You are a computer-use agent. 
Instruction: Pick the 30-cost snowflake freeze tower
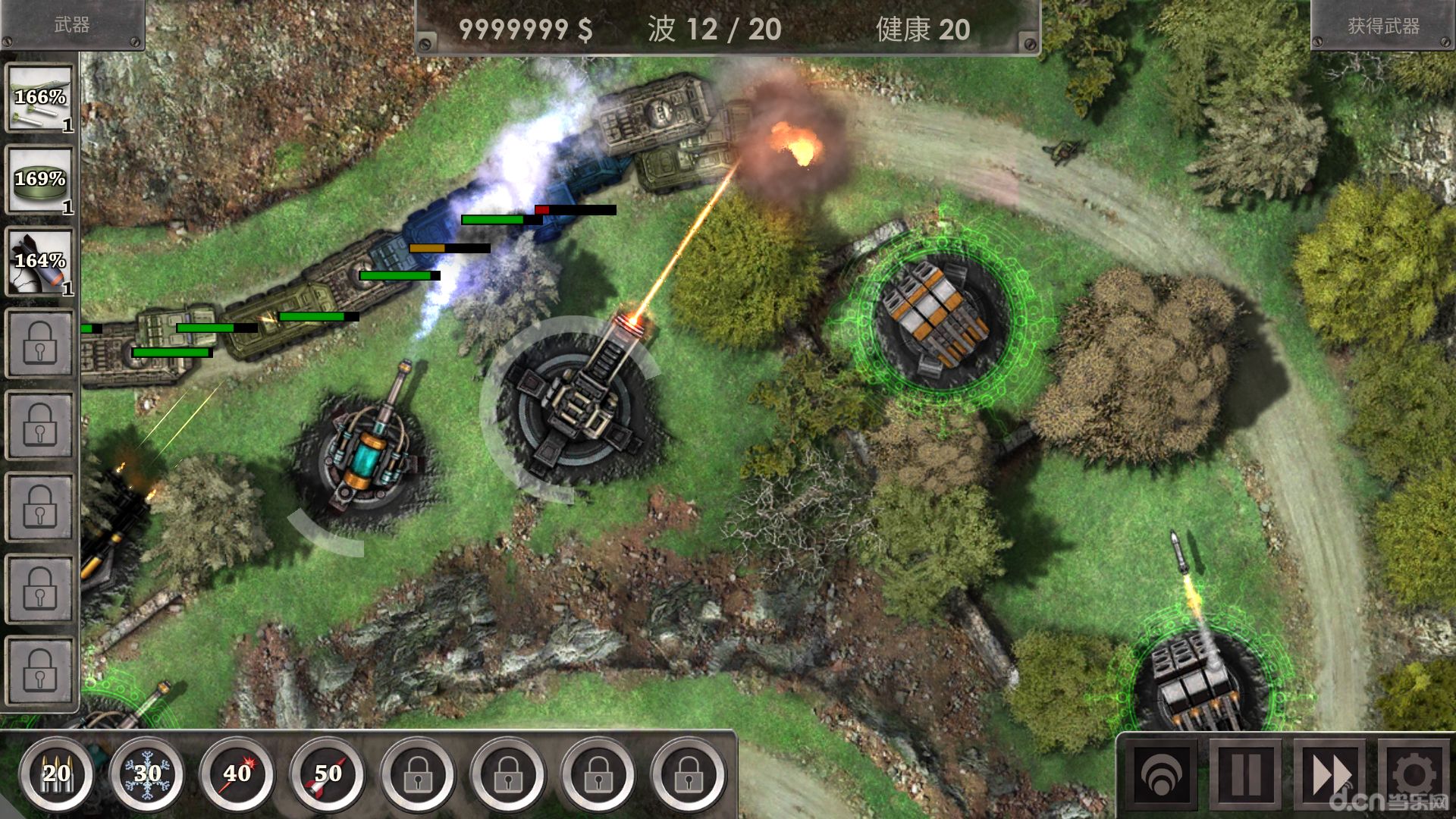click(147, 773)
